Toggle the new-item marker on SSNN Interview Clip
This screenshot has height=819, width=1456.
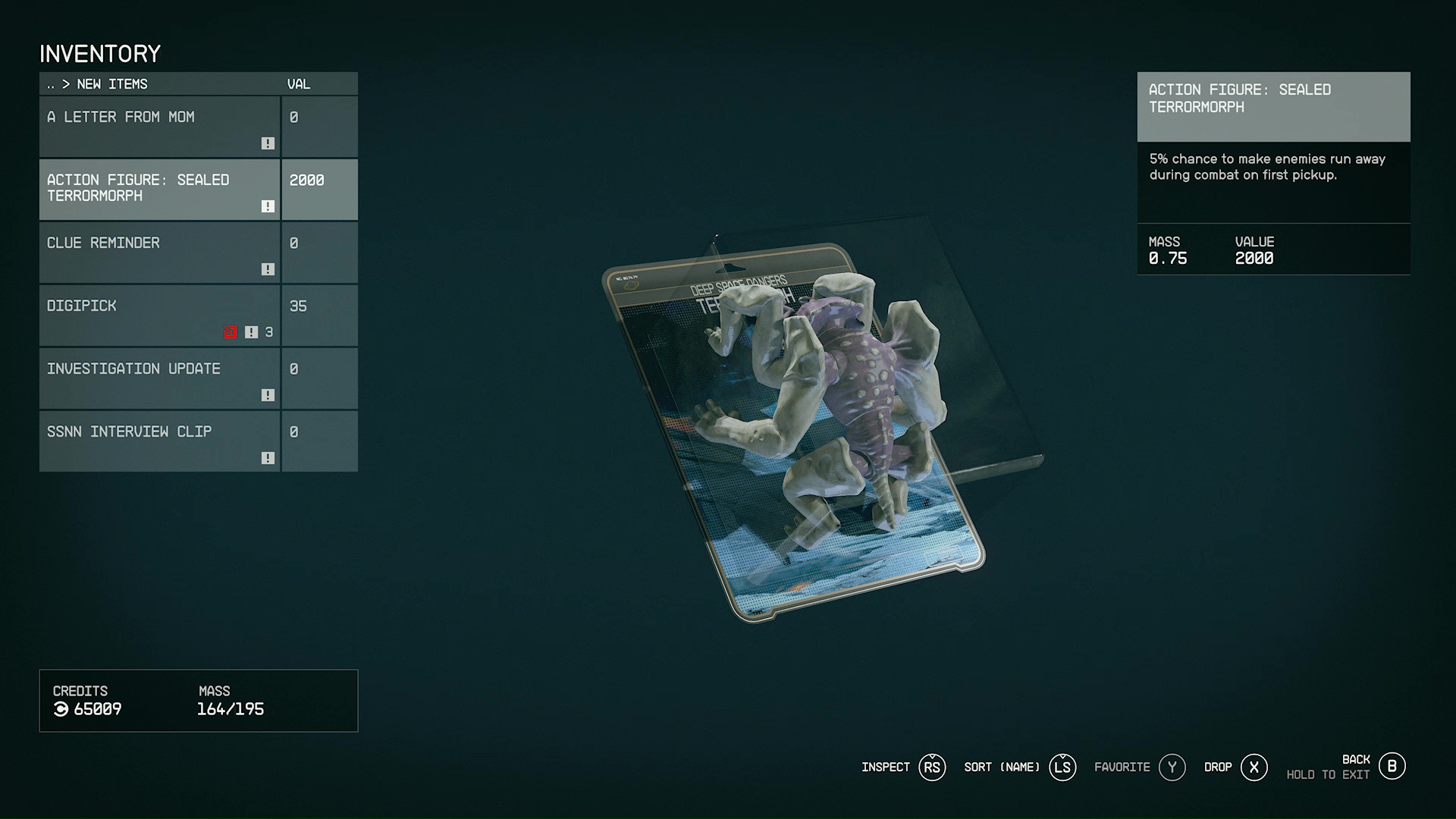267,457
